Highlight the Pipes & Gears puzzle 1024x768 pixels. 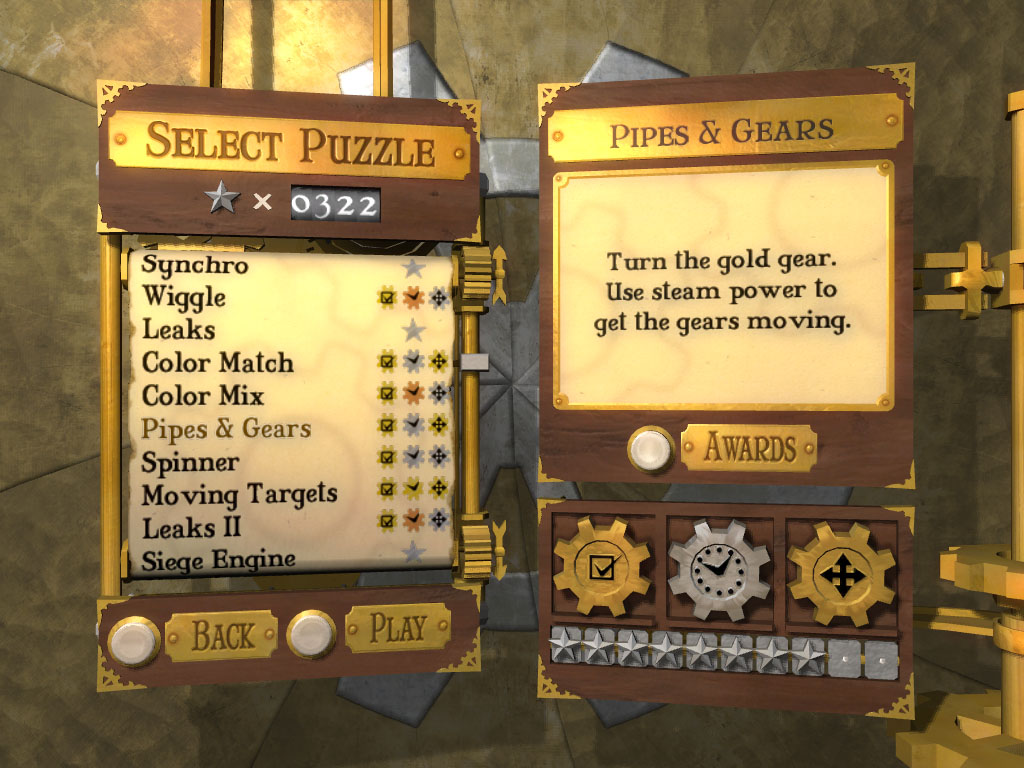pyautogui.click(x=226, y=429)
